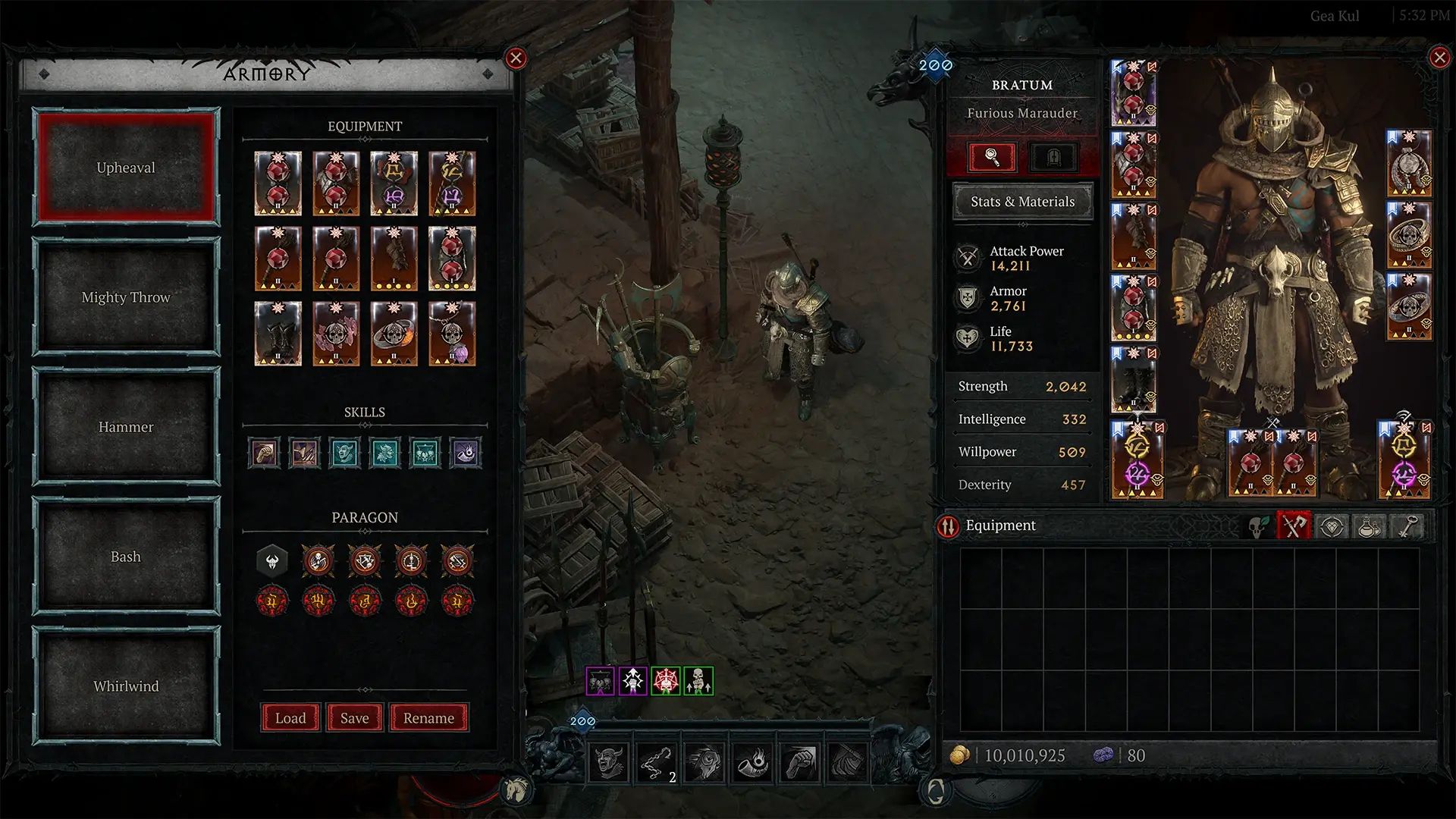Save the current equipment loadout
Image resolution: width=1456 pixels, height=819 pixels.
point(354,717)
